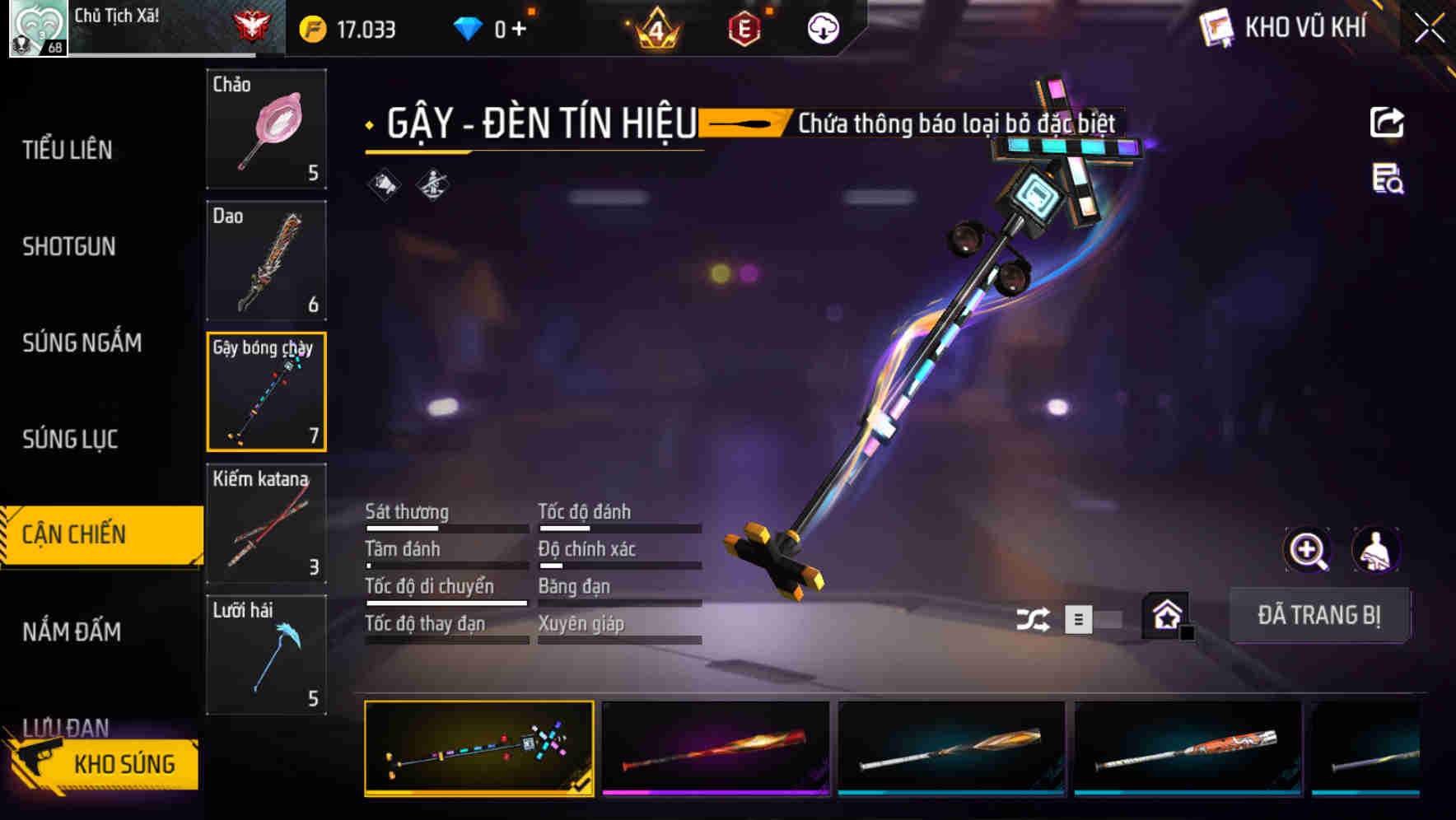This screenshot has height=820, width=1456.
Task: Select the Chảo pan weapon tile
Action: pyautogui.click(x=266, y=129)
